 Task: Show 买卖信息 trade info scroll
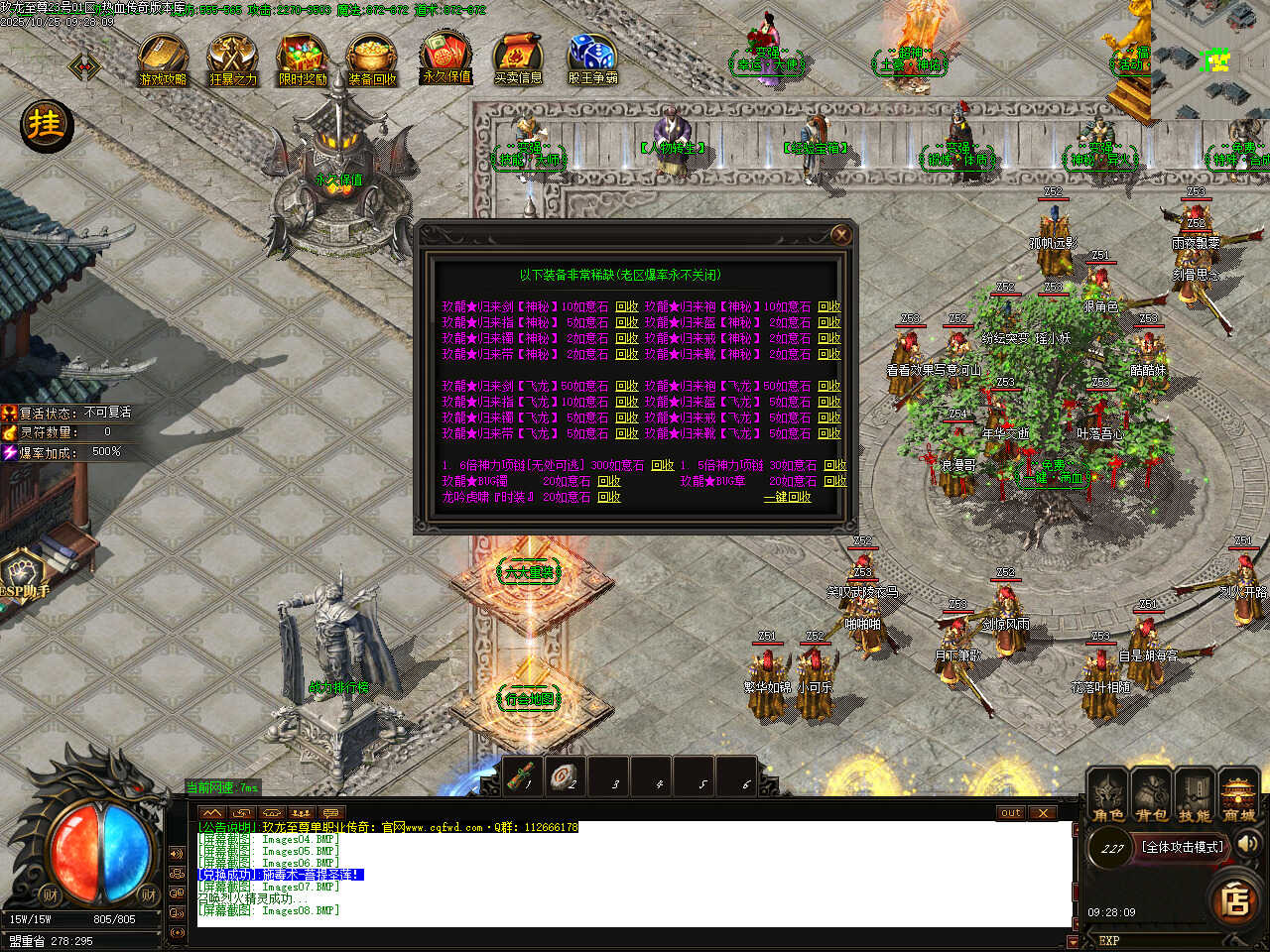point(518,58)
